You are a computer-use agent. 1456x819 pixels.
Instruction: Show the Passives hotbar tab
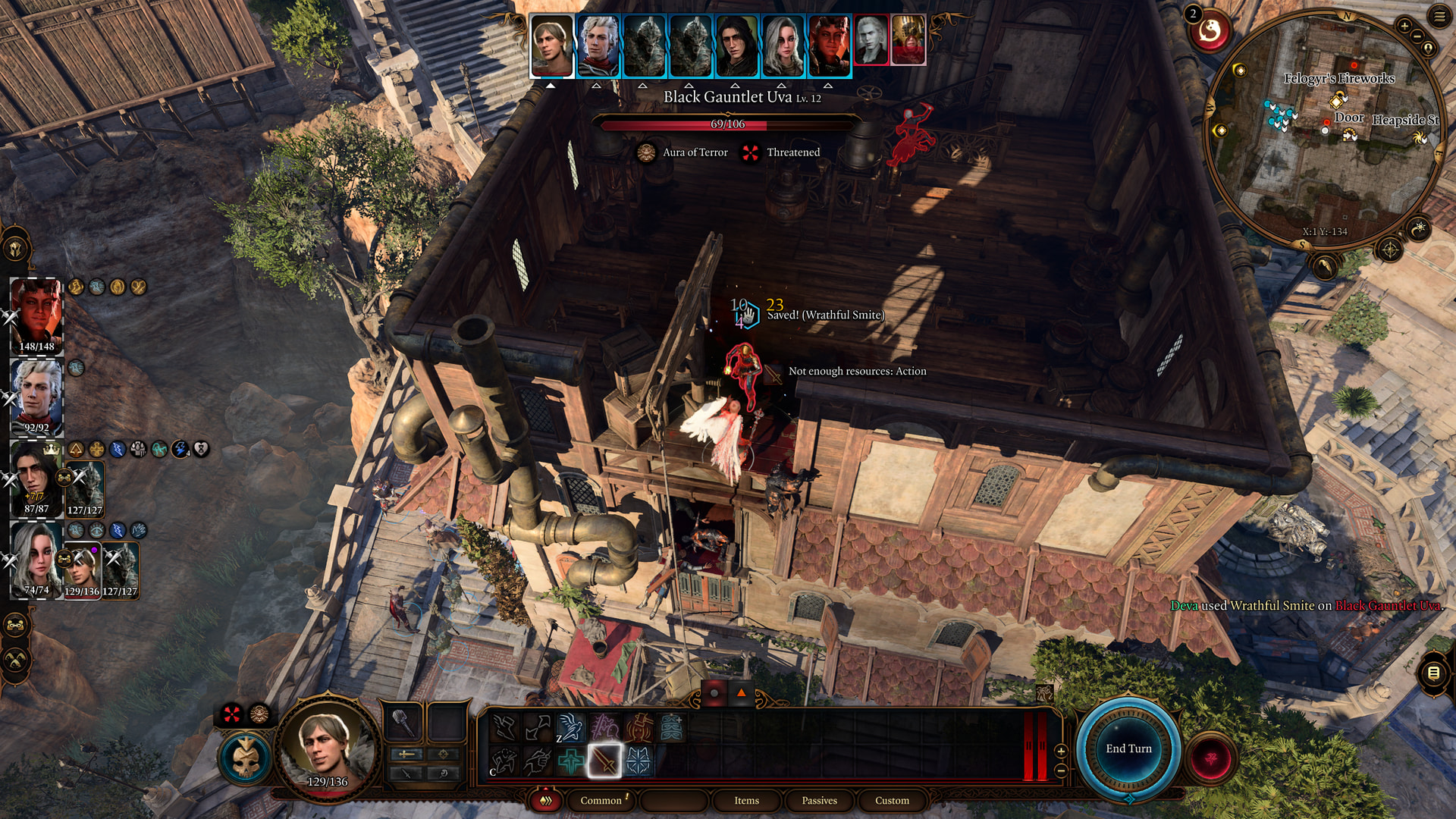point(819,800)
